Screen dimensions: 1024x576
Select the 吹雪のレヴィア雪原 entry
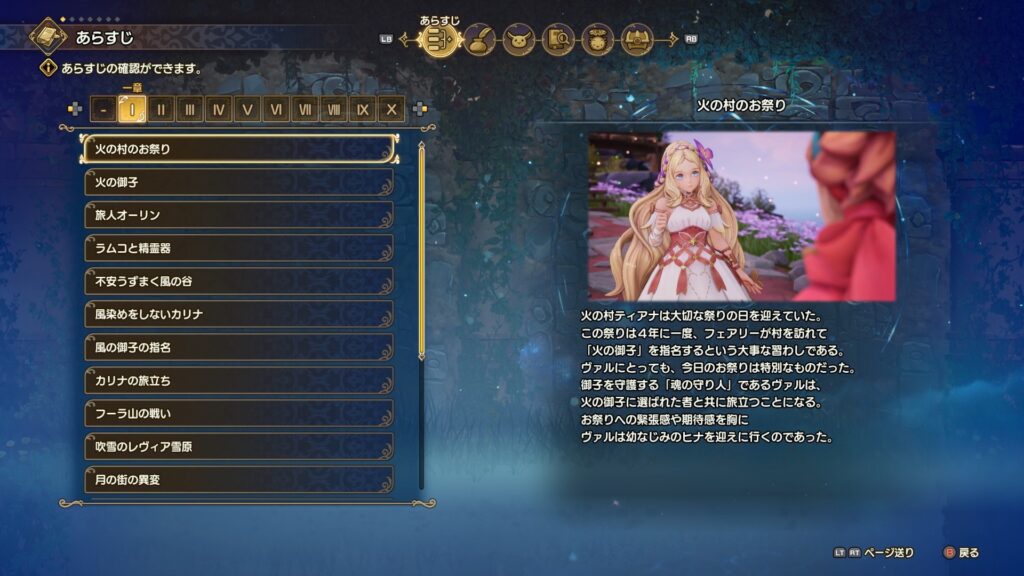click(239, 446)
